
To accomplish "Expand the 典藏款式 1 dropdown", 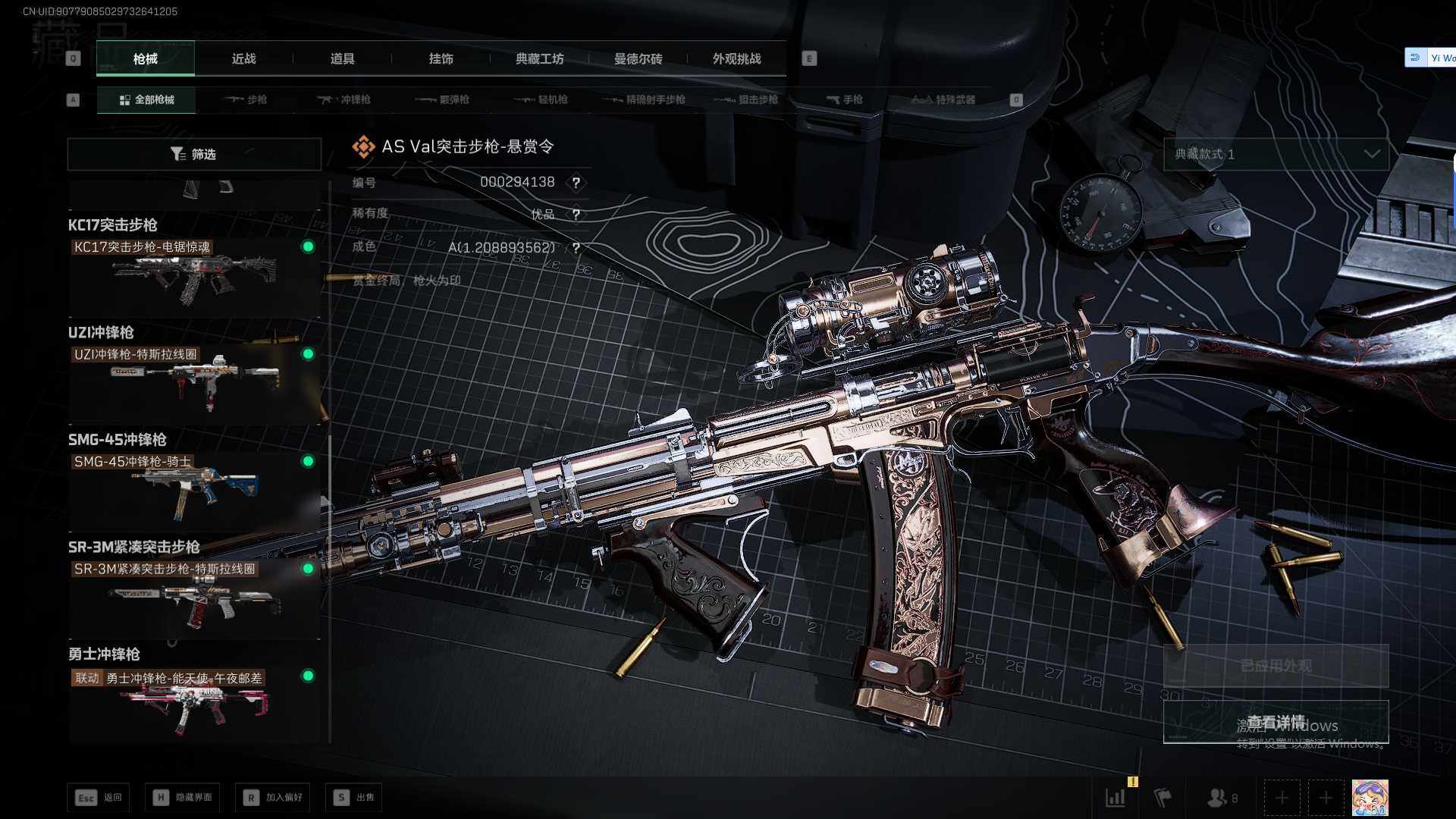I will [1276, 154].
